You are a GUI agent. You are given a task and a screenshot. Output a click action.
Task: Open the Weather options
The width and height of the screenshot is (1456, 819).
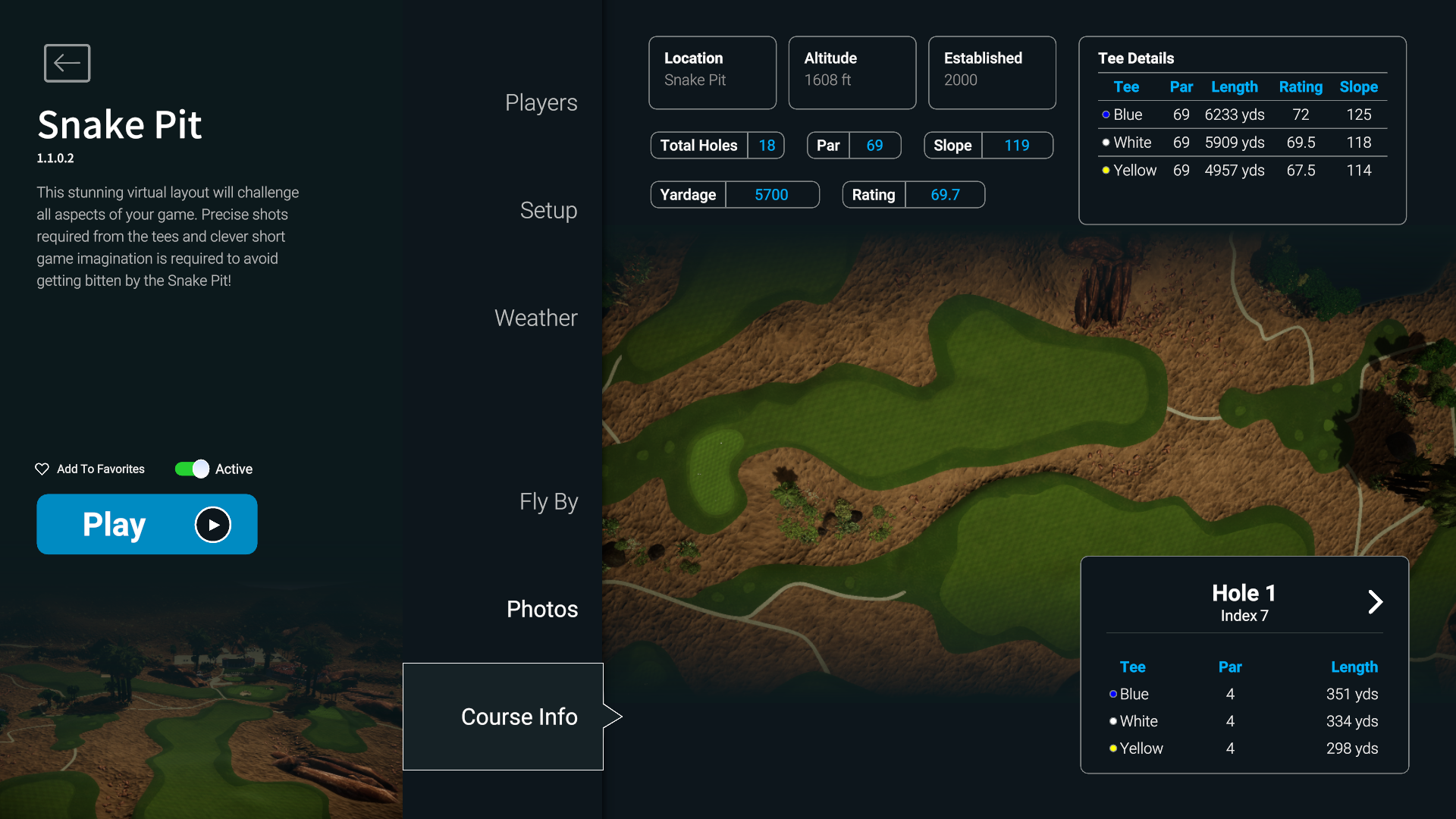tap(535, 318)
